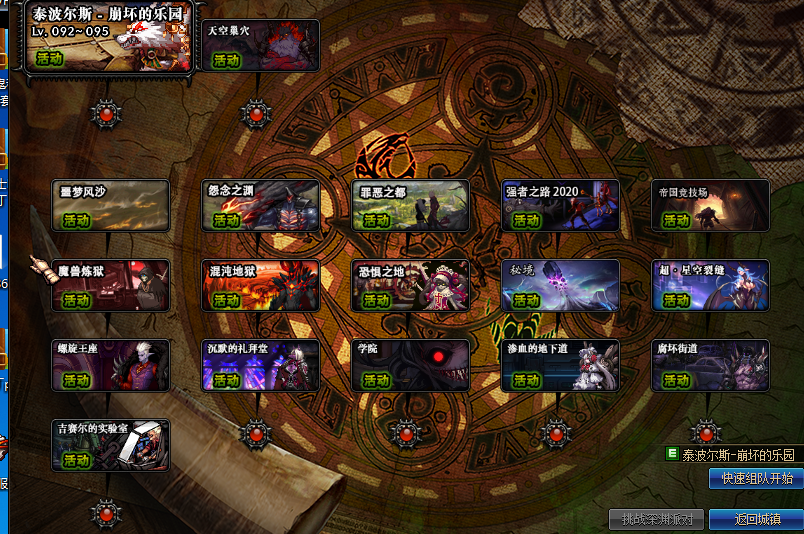Select the 怨念之渊 dungeon

tap(261, 206)
